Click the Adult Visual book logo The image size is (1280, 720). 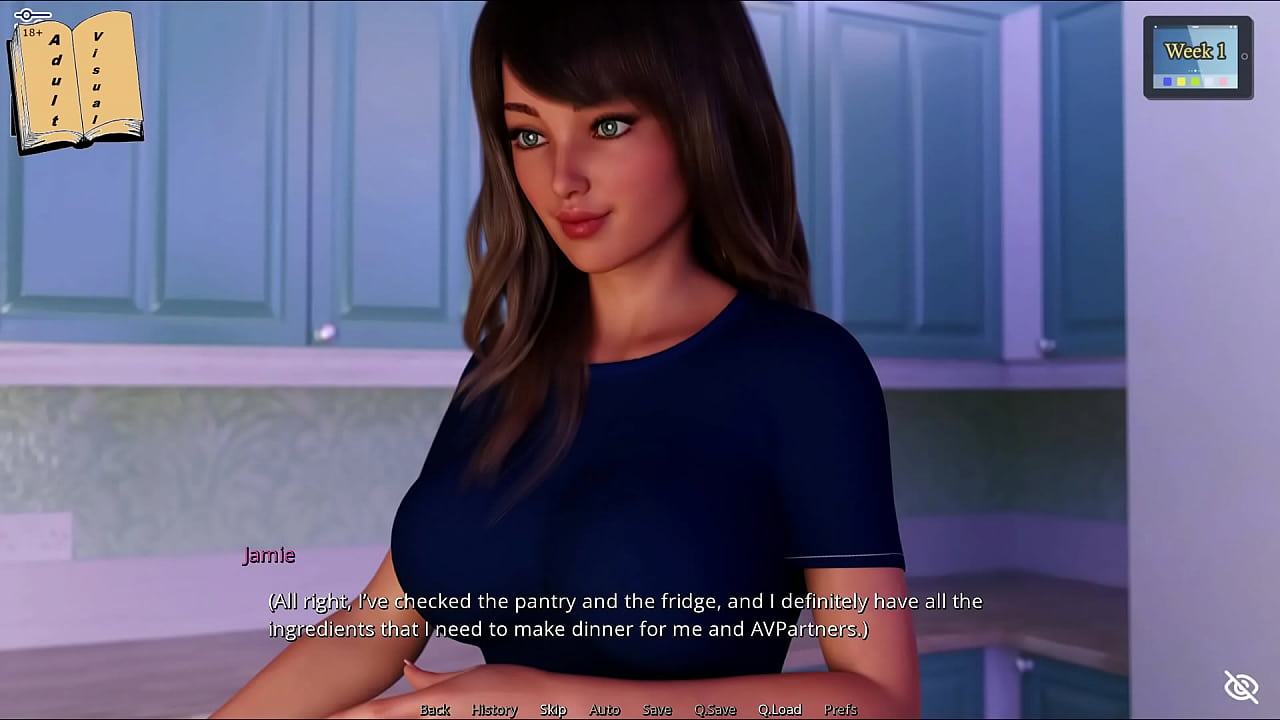(75, 80)
